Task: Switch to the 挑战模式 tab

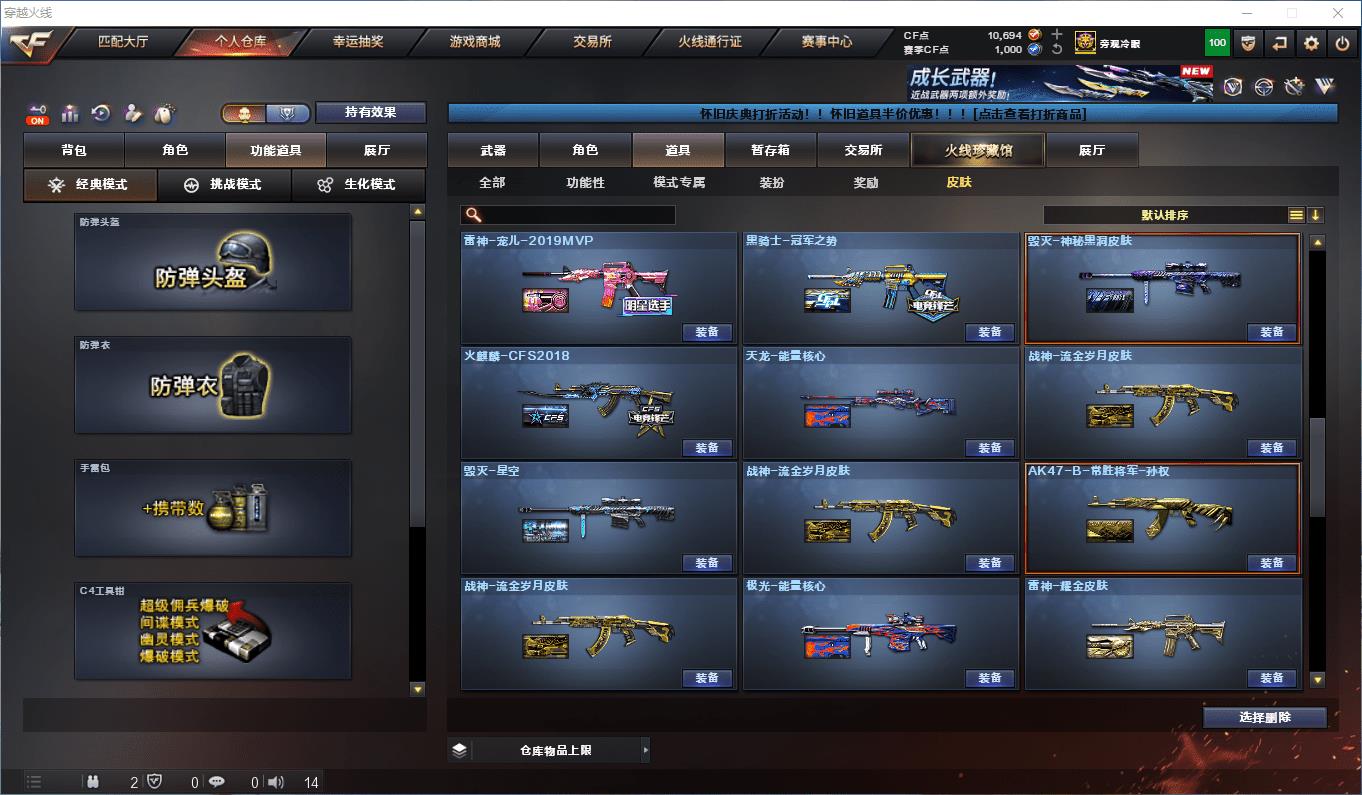Action: (223, 185)
